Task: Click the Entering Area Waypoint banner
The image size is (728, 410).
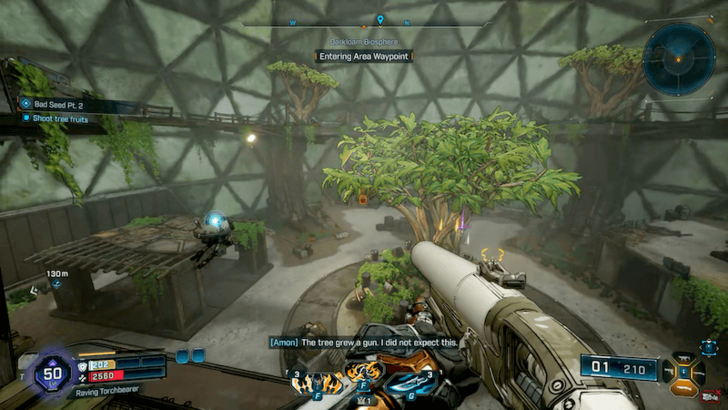Action: tap(364, 56)
